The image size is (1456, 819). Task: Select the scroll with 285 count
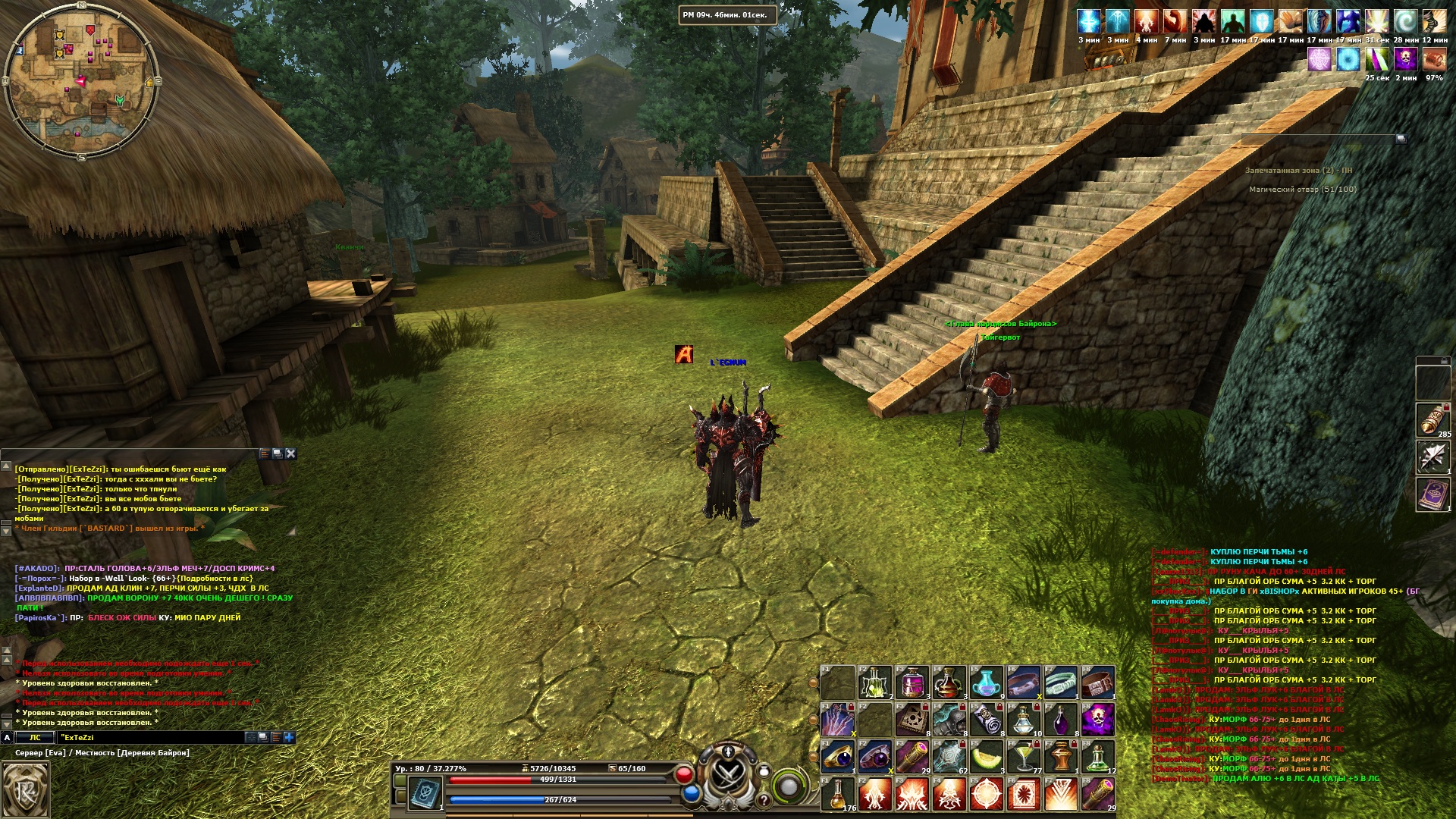click(x=1432, y=419)
